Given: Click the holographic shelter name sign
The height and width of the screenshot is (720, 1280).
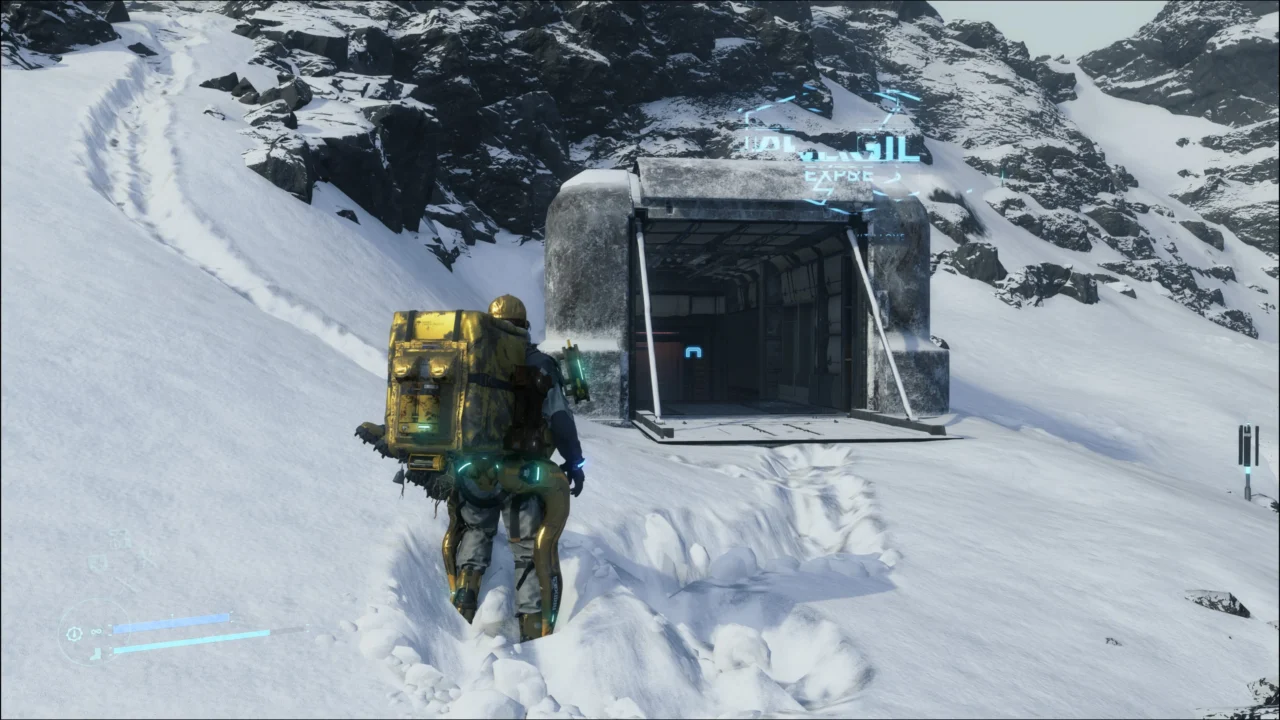Looking at the screenshot, I should [x=832, y=150].
